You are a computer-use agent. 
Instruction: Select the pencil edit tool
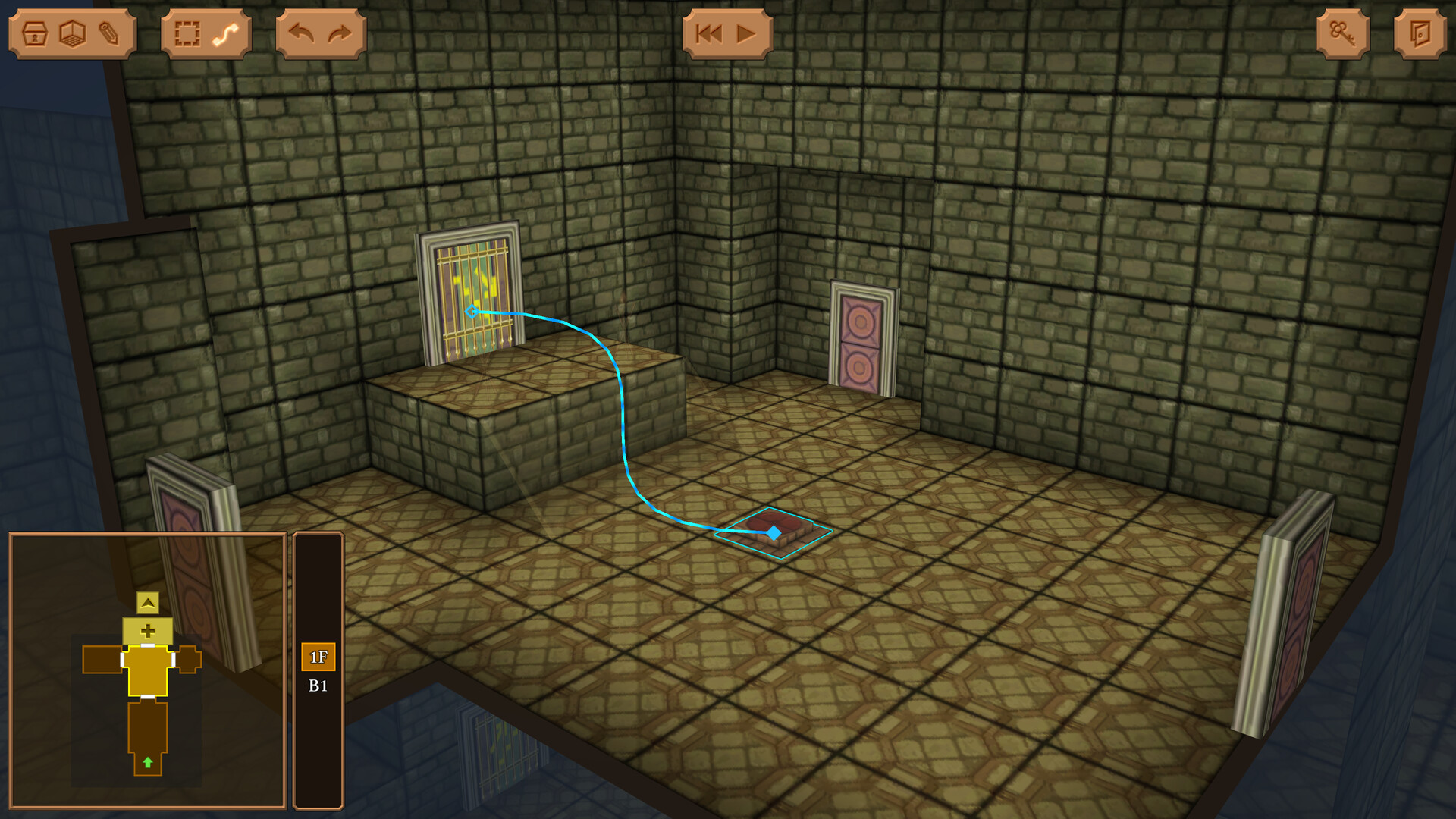[x=108, y=32]
